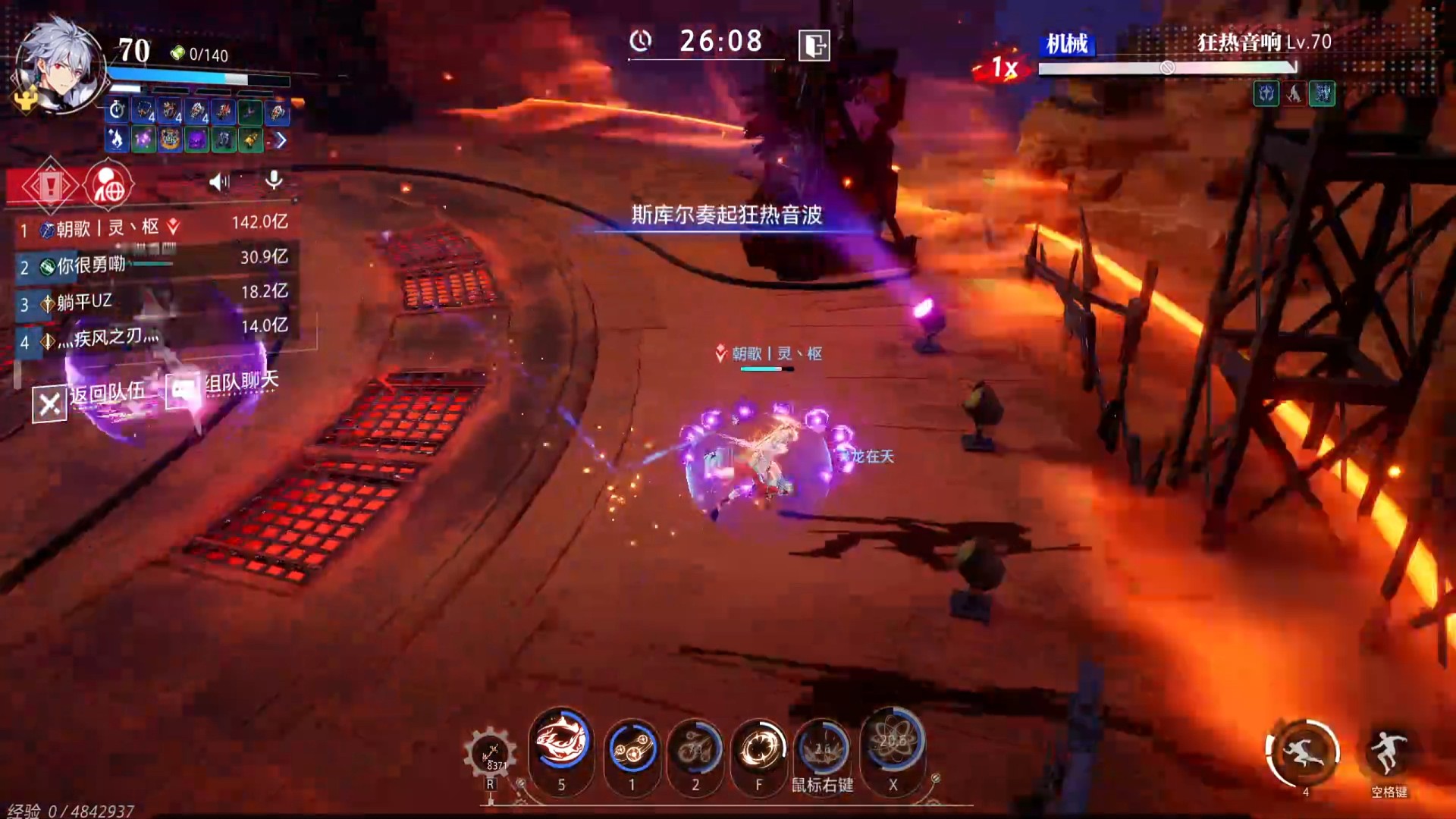Select player 朝歌丨灵丶枢 in damage list
This screenshot has height=819, width=1456.
click(x=152, y=227)
